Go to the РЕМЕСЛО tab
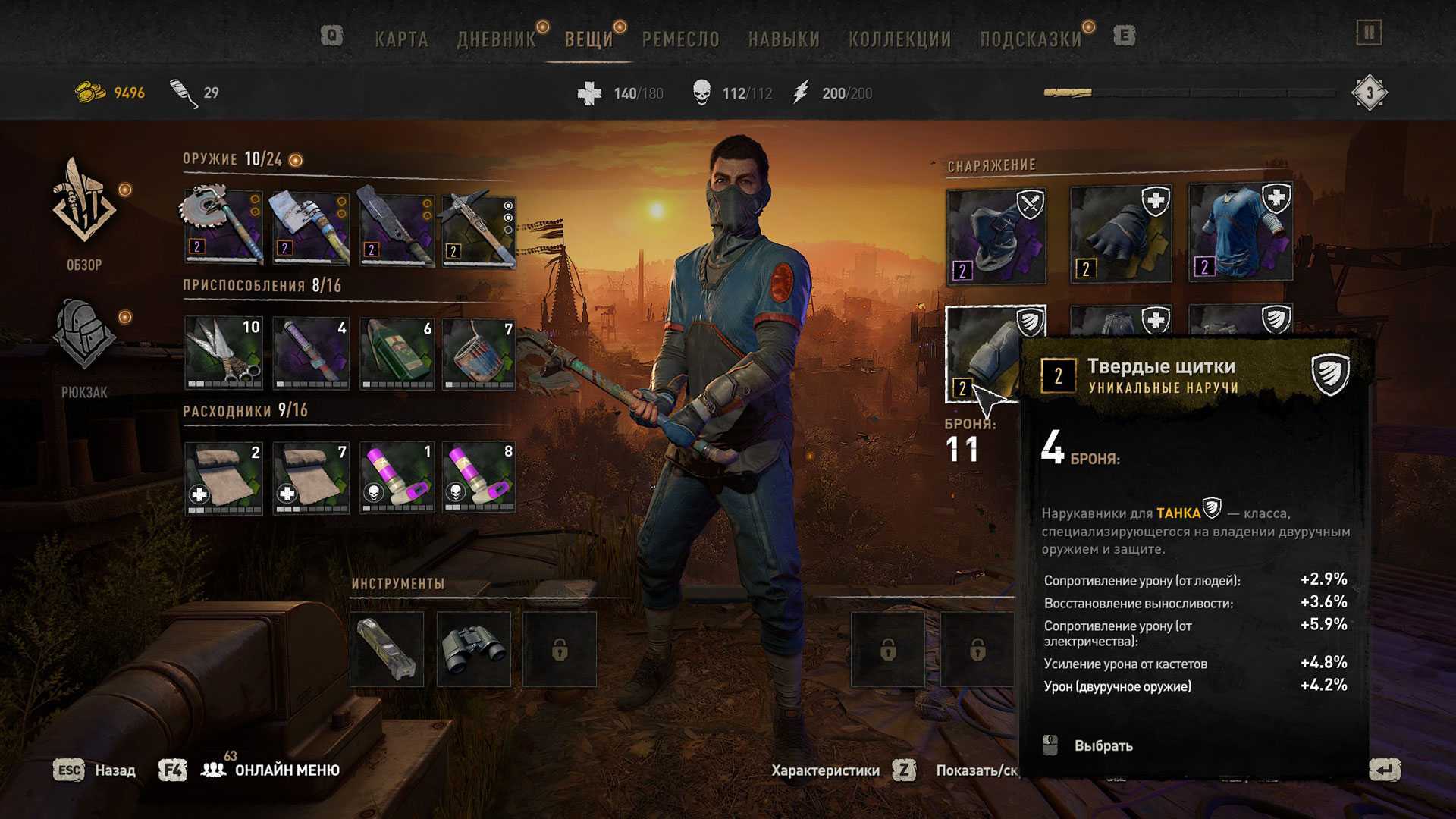The height and width of the screenshot is (819, 1456). tap(680, 39)
